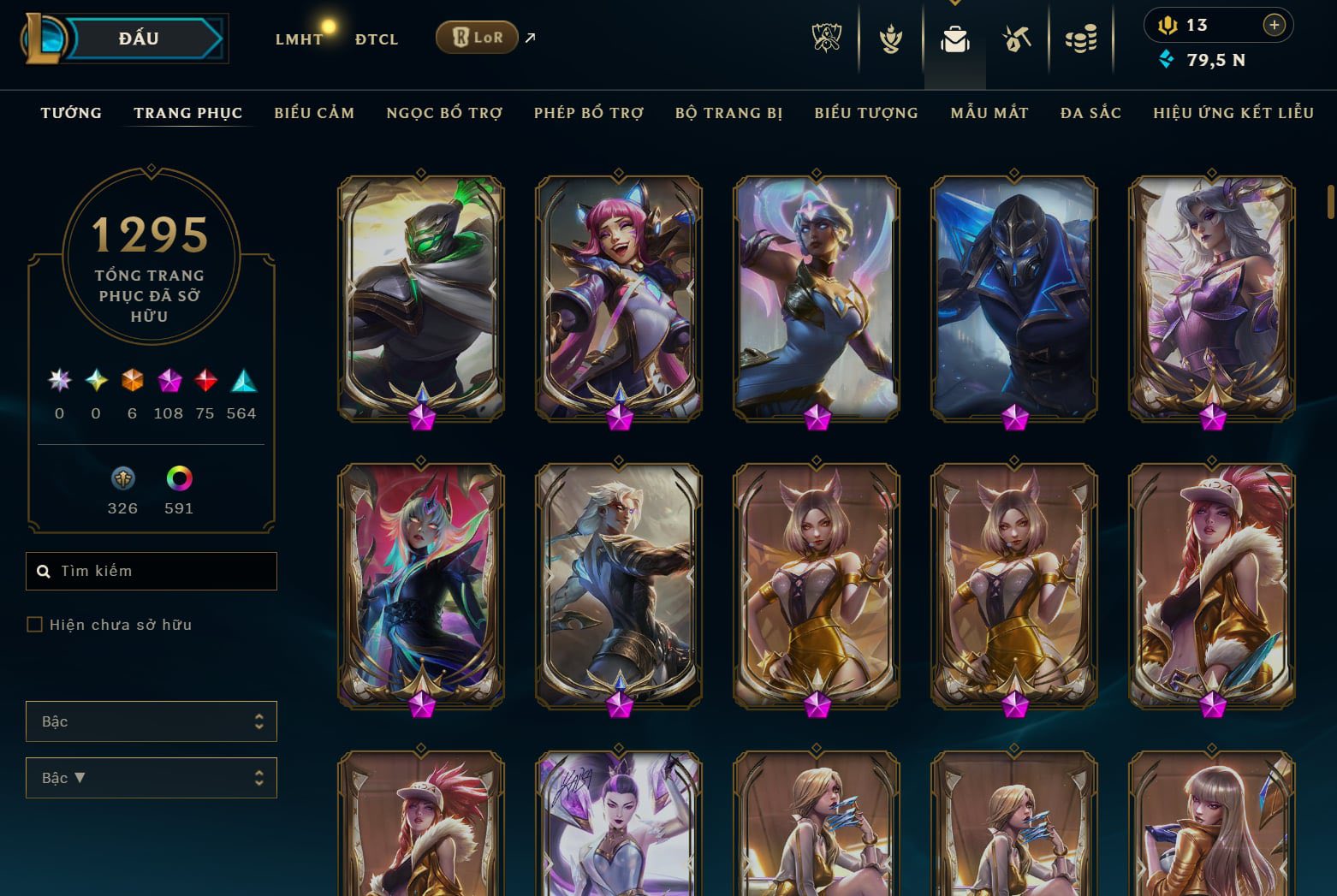The image size is (1337, 896).
Task: Open the 'Bậc ▼' sort order dropdown
Action: click(152, 778)
